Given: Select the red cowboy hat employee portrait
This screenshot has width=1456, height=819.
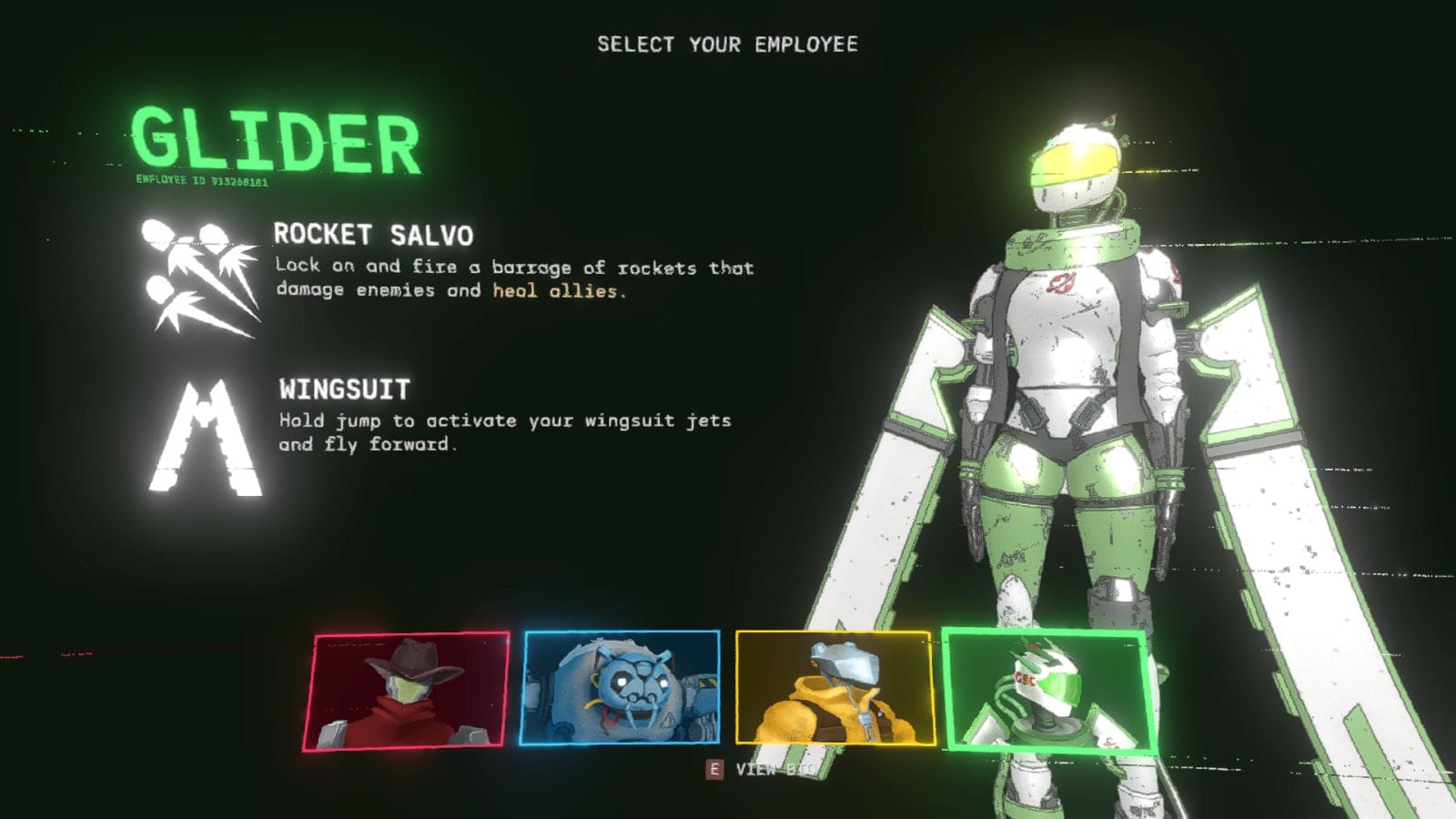Looking at the screenshot, I should 406,691.
